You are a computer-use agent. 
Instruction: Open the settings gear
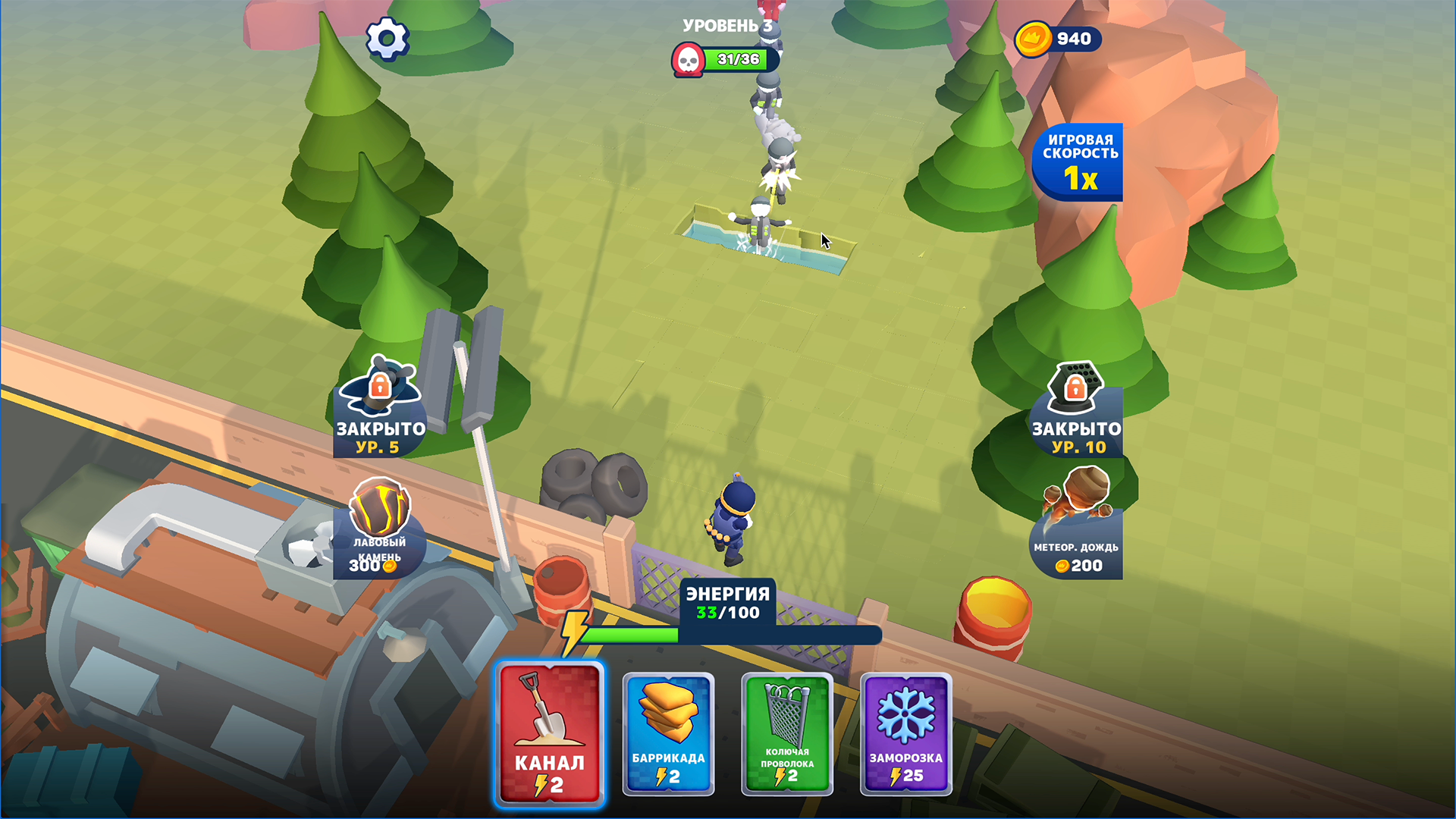pos(388,38)
